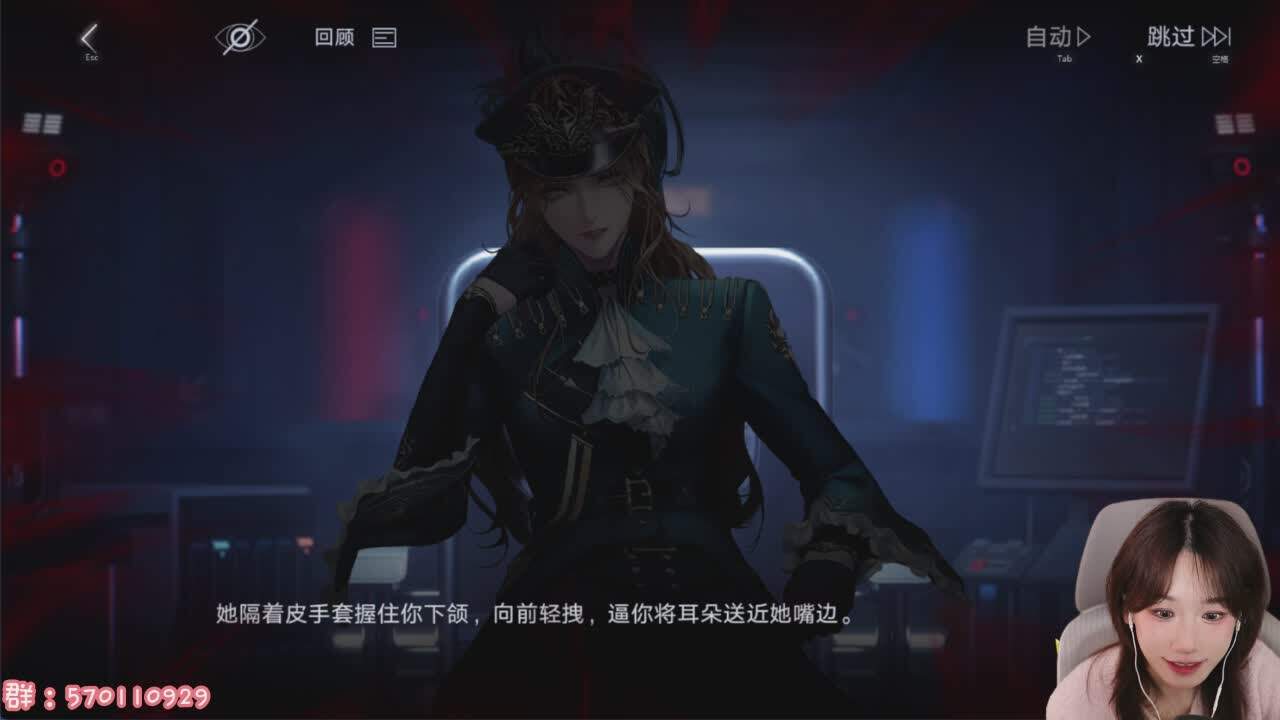This screenshot has height=720, width=1280.
Task: Click the fast-forward icon next to 跳过
Action: click(x=1218, y=37)
